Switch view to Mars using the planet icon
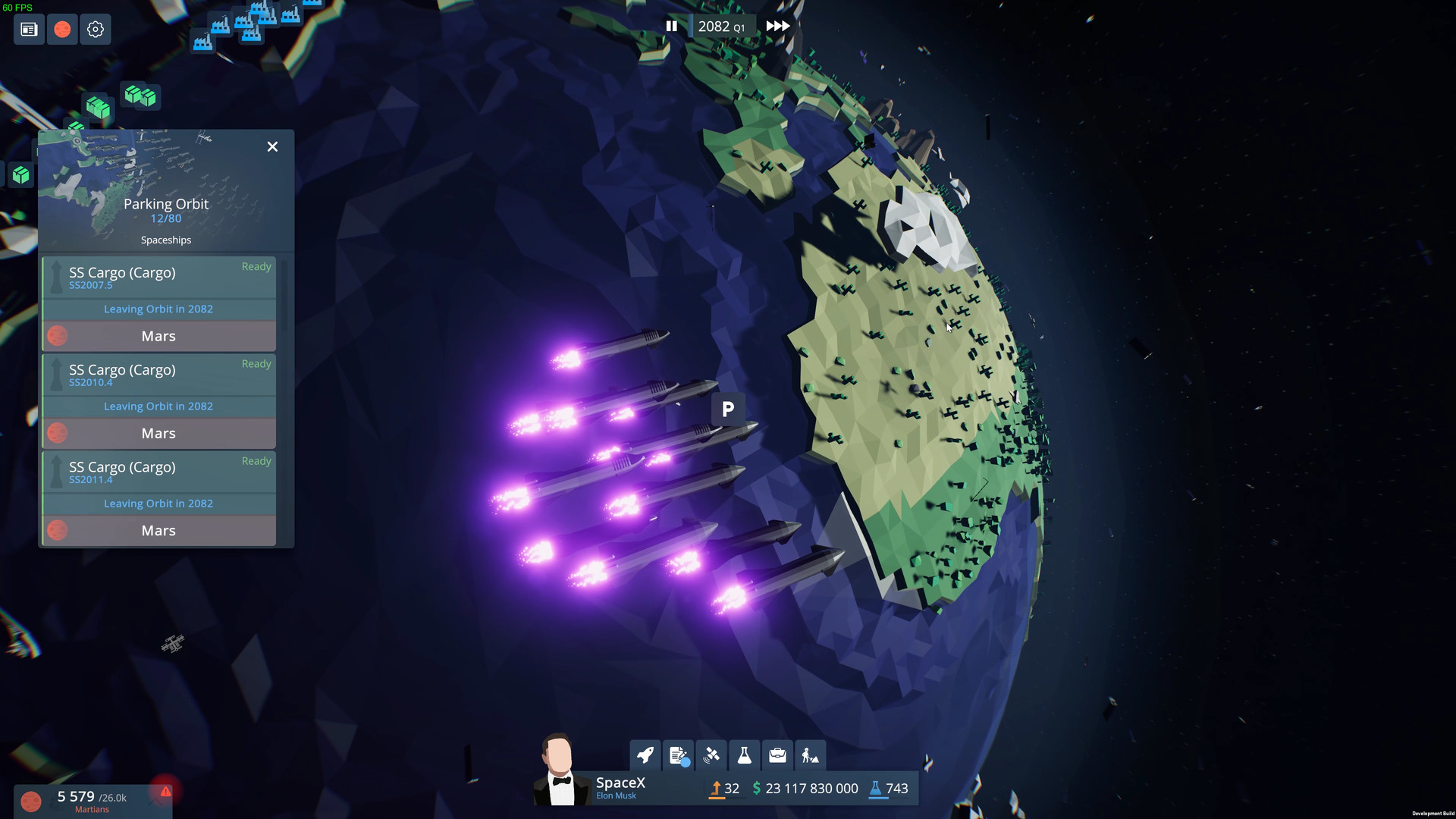The image size is (1456, 819). (x=62, y=29)
